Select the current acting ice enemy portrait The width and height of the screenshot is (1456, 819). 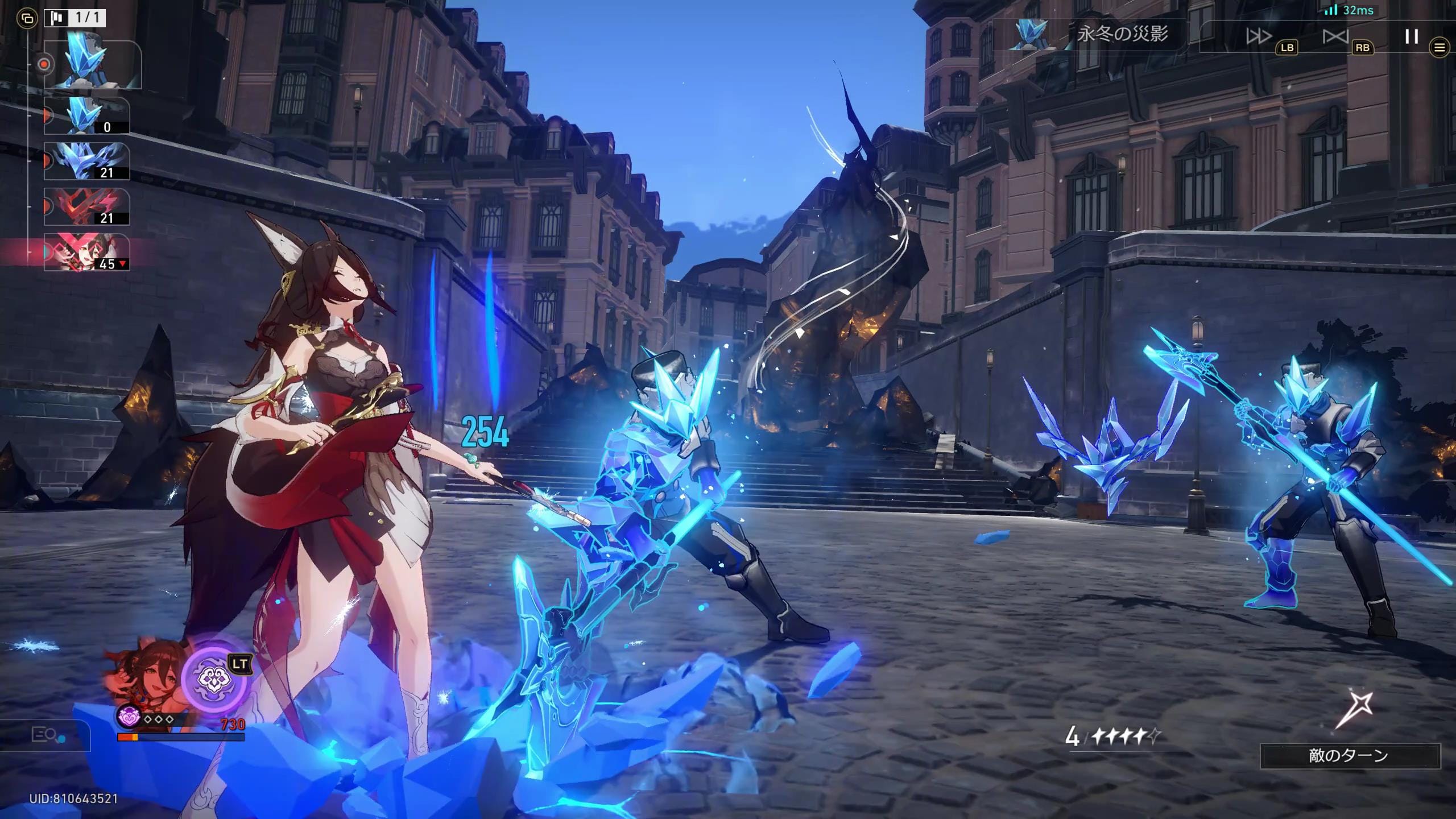92,64
